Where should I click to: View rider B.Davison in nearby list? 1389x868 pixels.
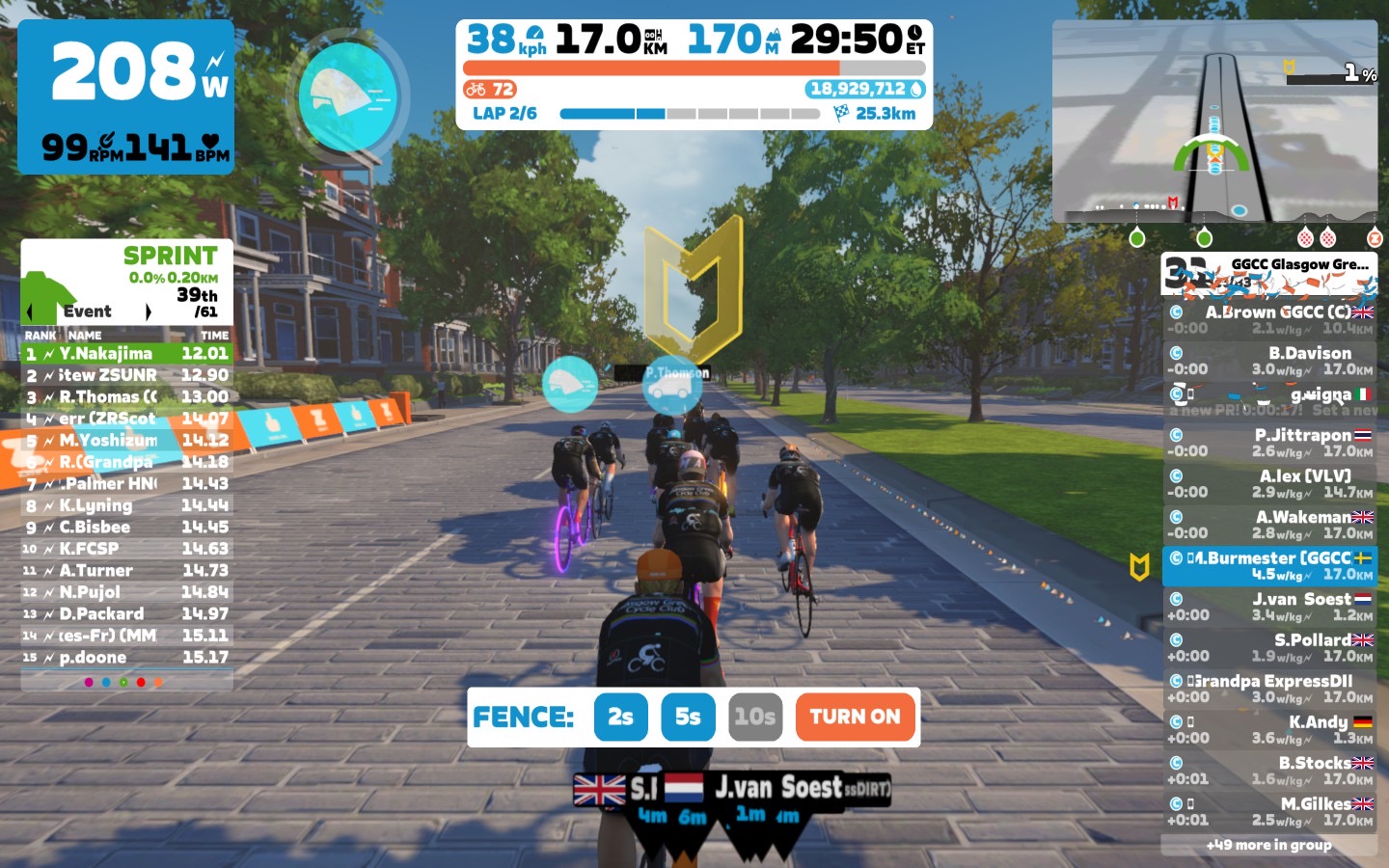1268,361
